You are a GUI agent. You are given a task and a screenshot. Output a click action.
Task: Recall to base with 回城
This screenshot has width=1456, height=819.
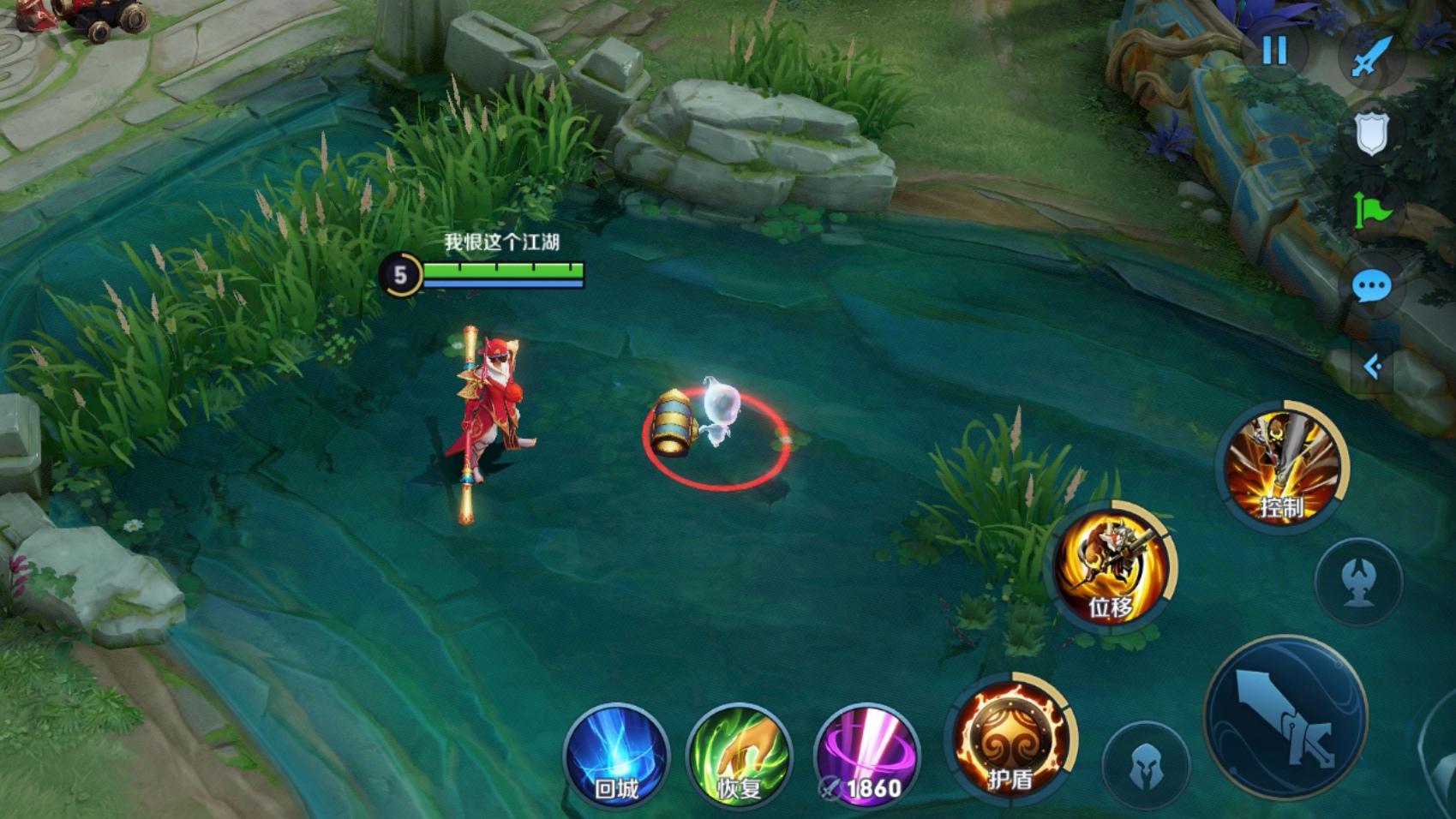tap(615, 756)
